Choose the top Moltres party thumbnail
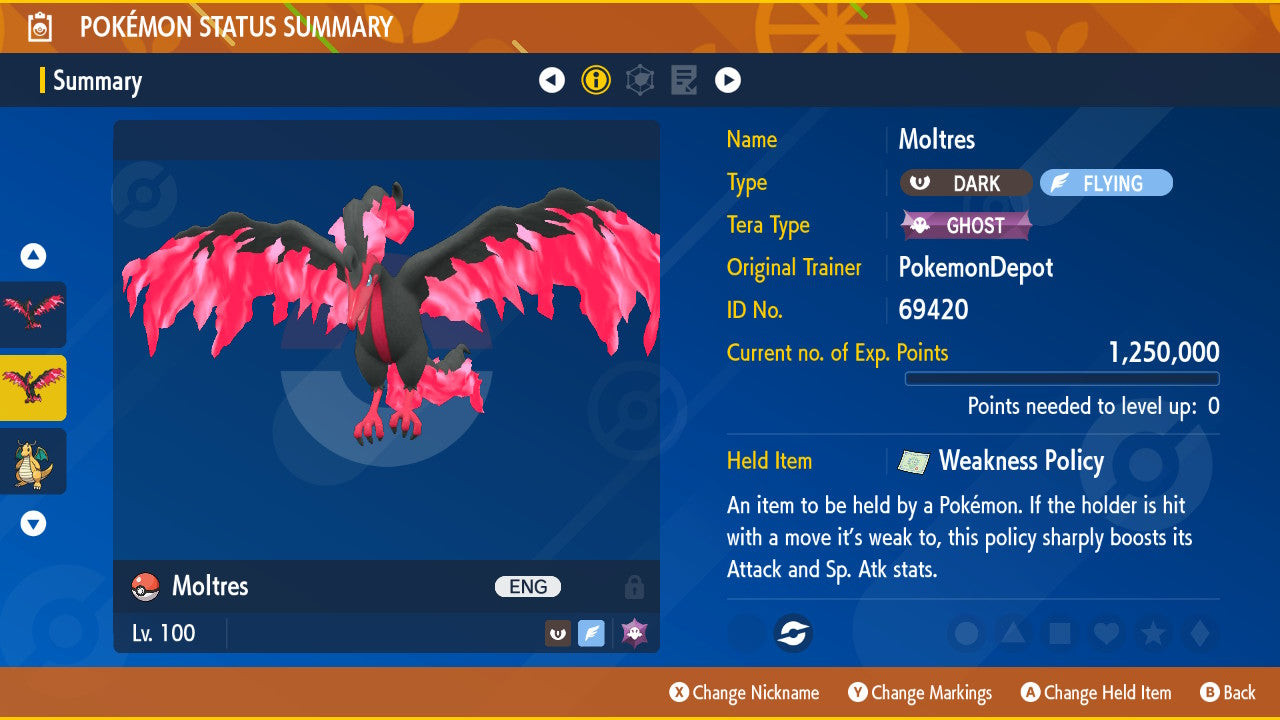1280x720 pixels. (x=33, y=314)
